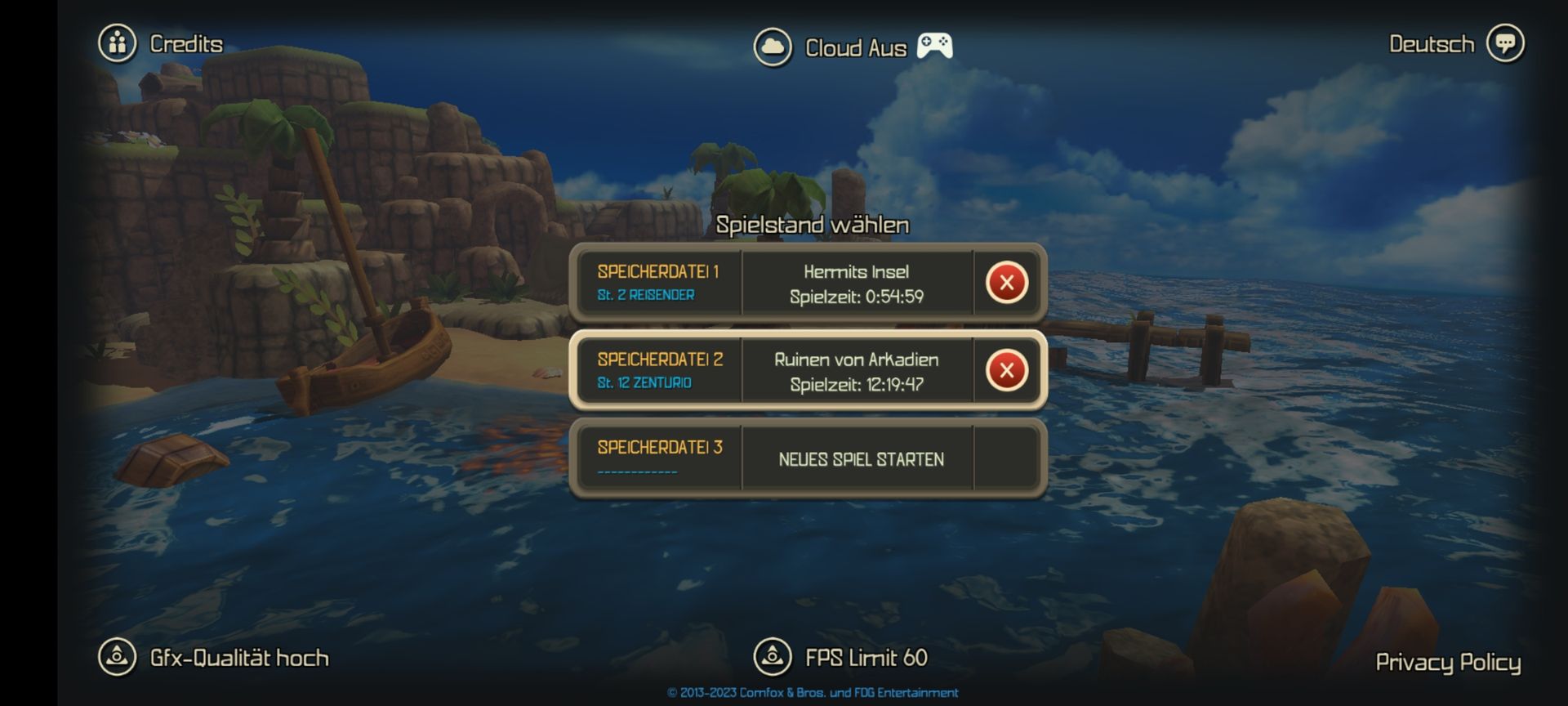Image resolution: width=1568 pixels, height=706 pixels.
Task: Delete save file 2 with red X
Action: pos(1006,370)
